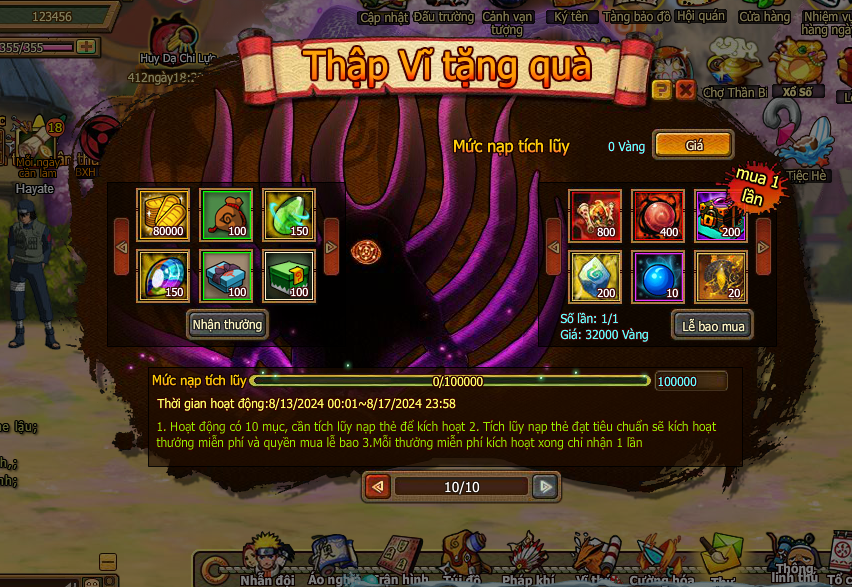Close the Thập Vĩ tặng quà window
The image size is (852, 587).
tap(685, 90)
